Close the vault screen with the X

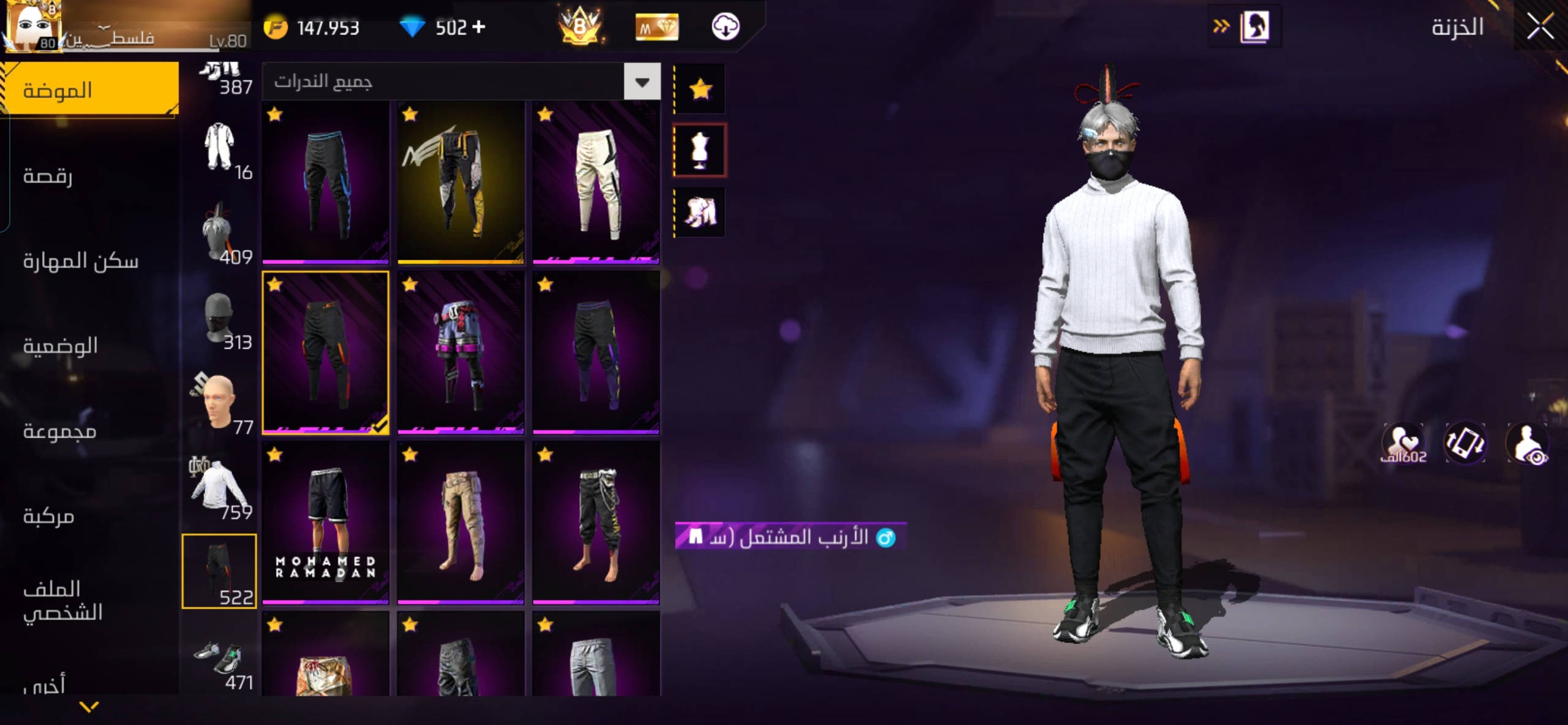1539,27
